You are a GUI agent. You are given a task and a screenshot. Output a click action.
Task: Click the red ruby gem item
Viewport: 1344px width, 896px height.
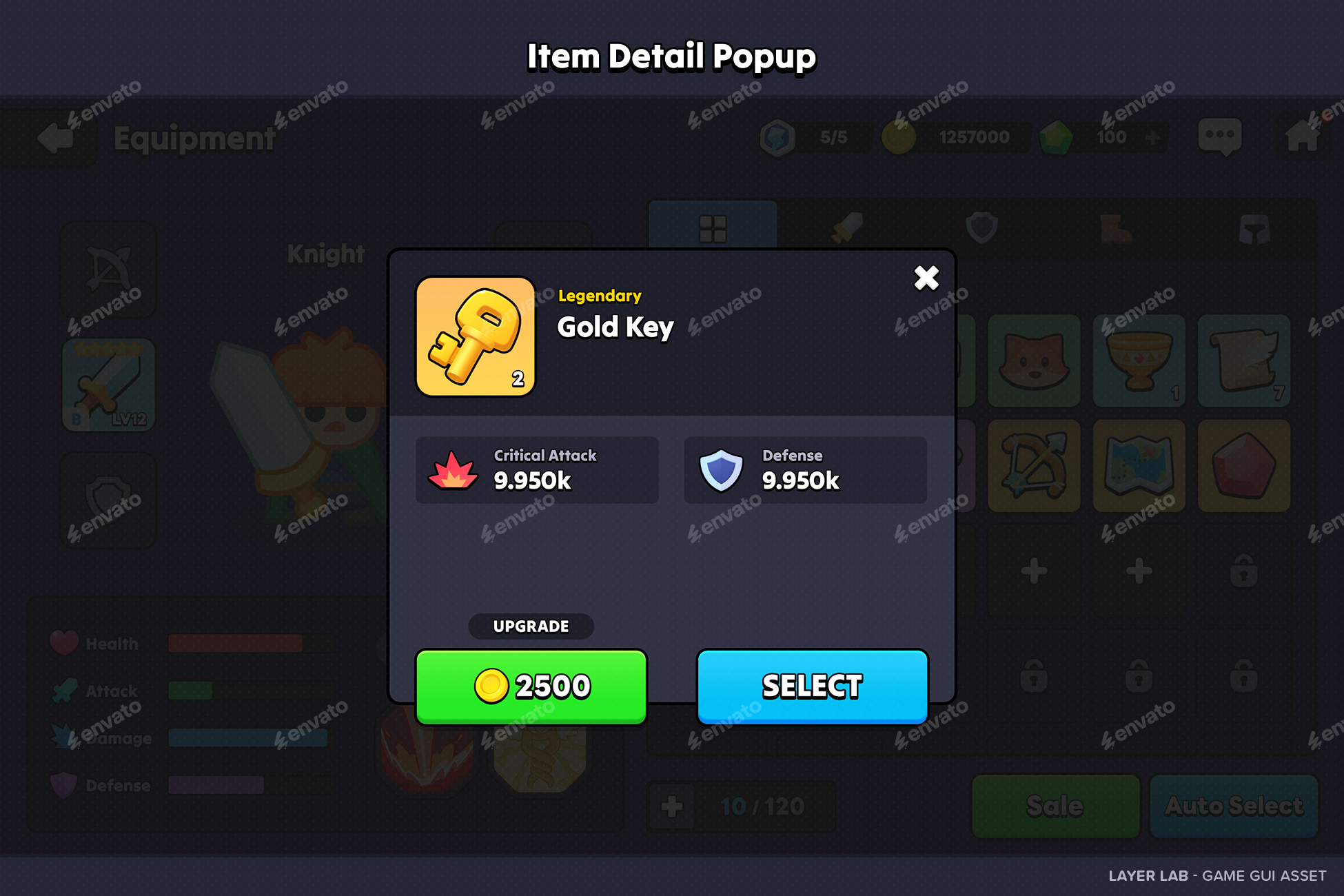pyautogui.click(x=1244, y=465)
